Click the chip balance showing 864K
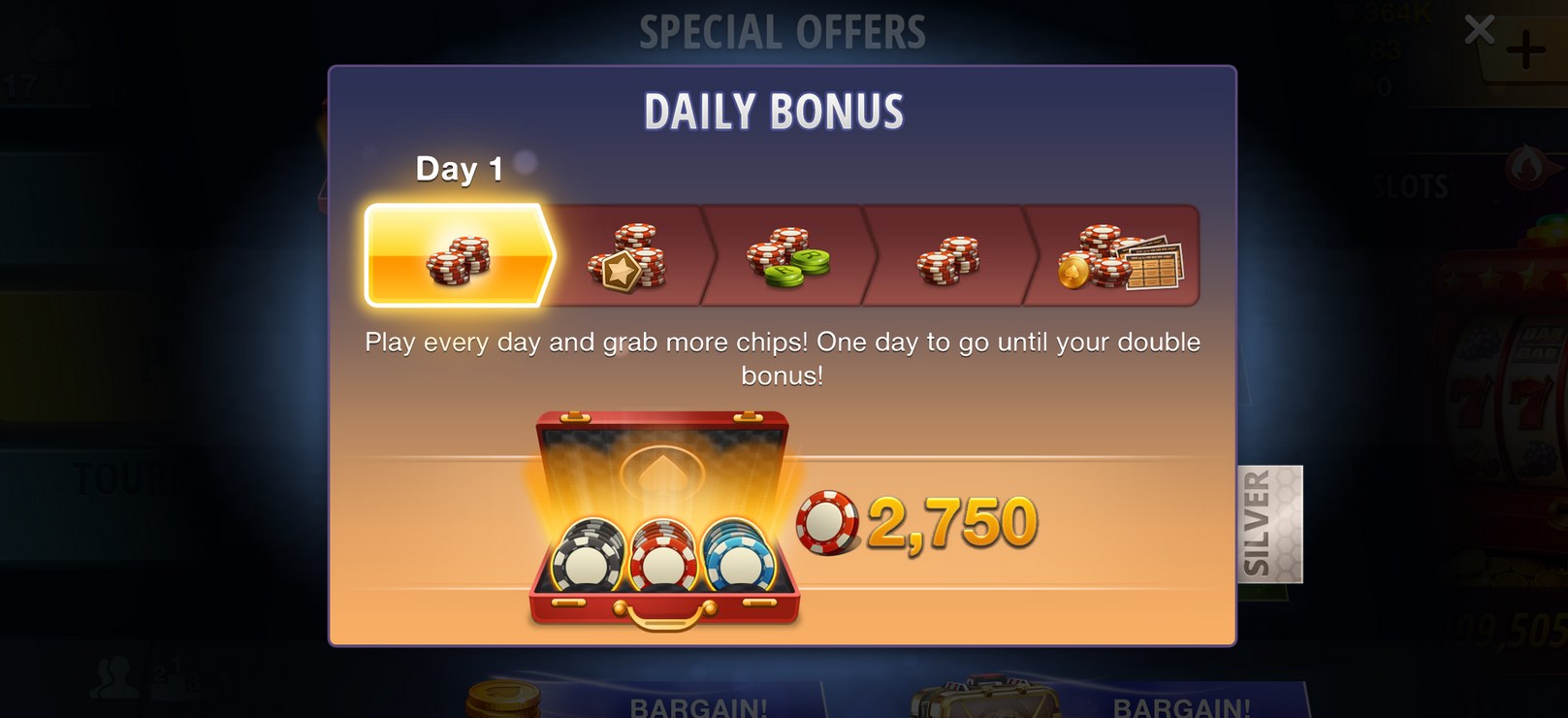This screenshot has height=718, width=1568. coord(1396,15)
